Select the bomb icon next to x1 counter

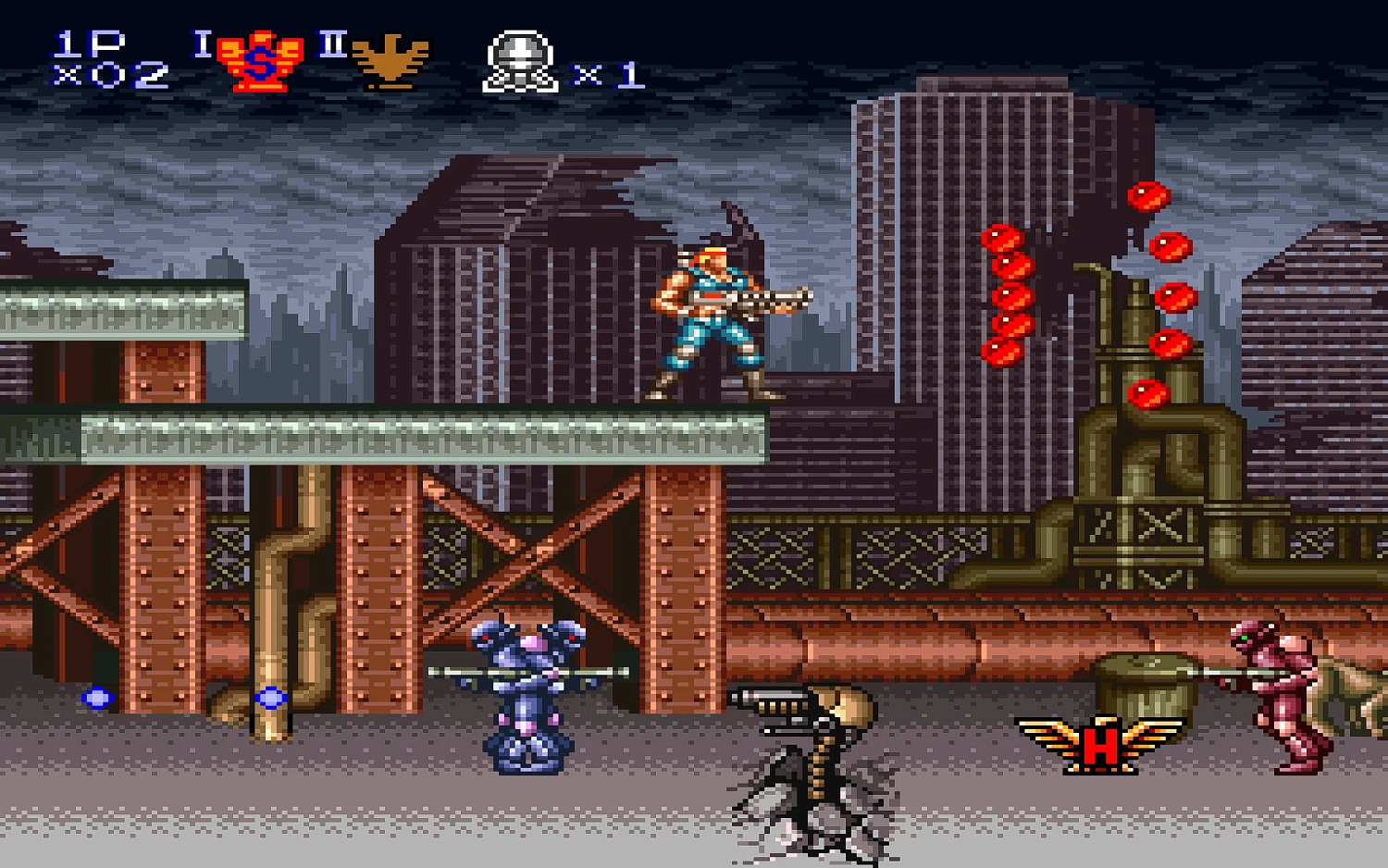(520, 57)
